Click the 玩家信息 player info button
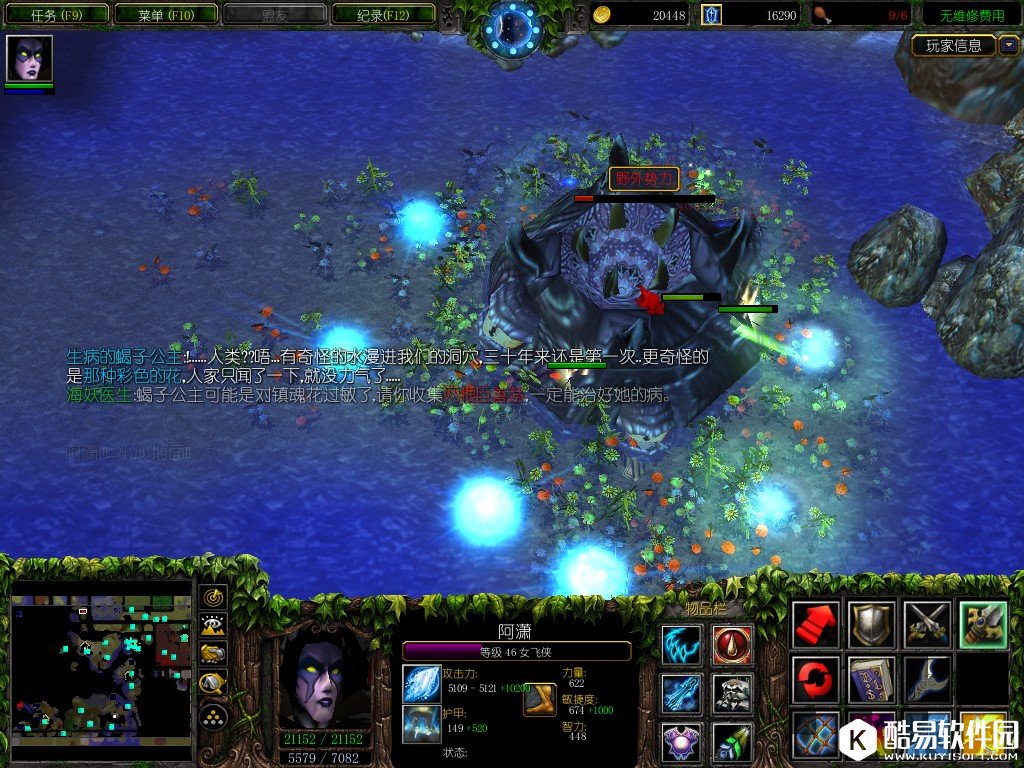 [x=953, y=45]
